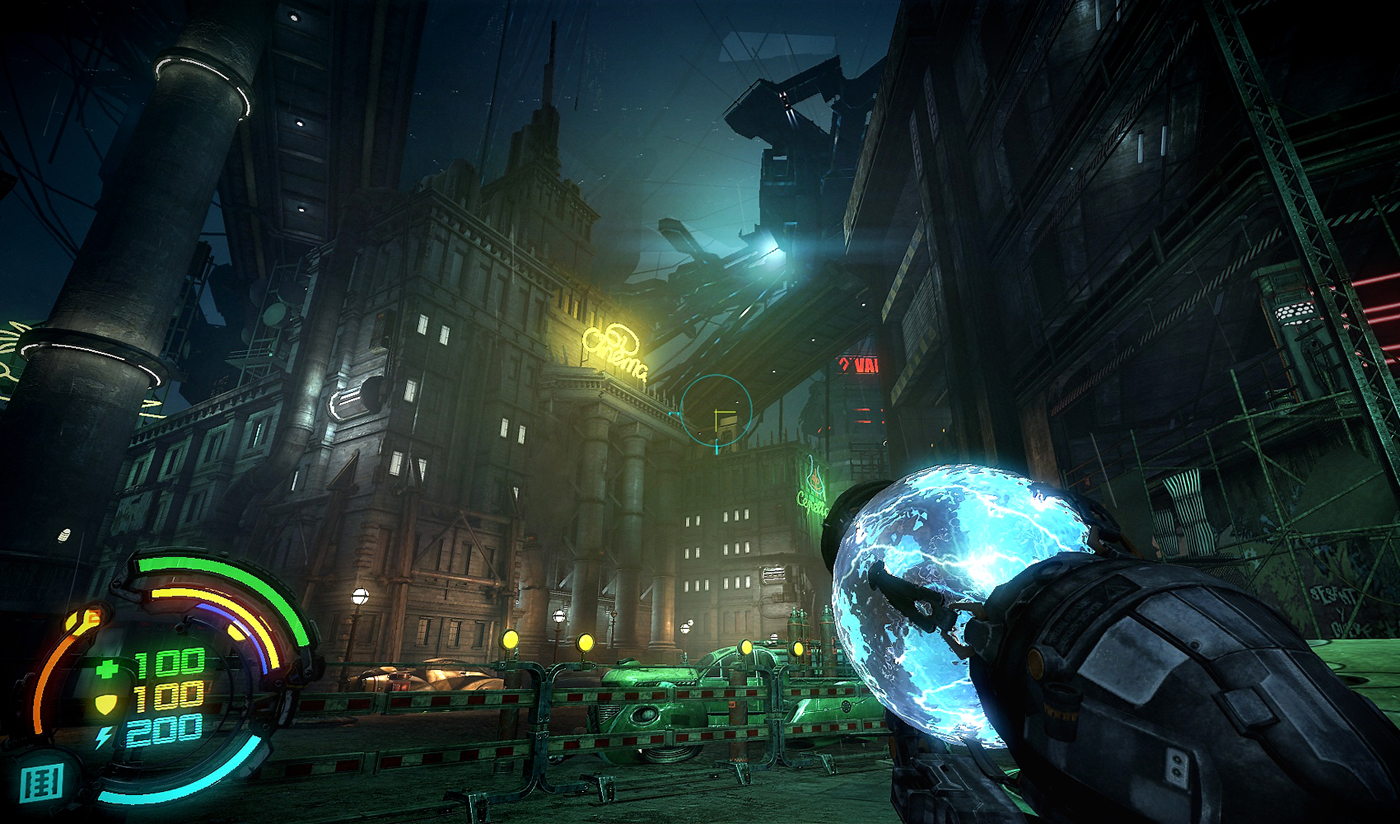1400x824 pixels.
Task: Select the yellow shield armor icon
Action: 105,703
